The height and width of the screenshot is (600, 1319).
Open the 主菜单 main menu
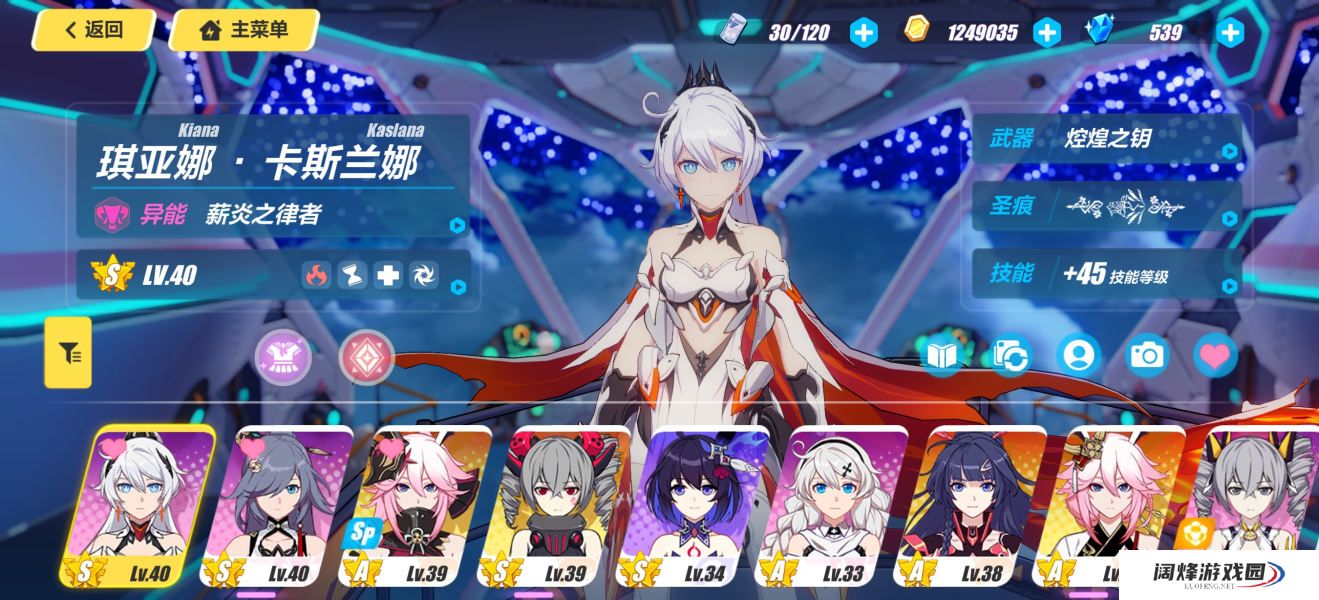(x=244, y=30)
